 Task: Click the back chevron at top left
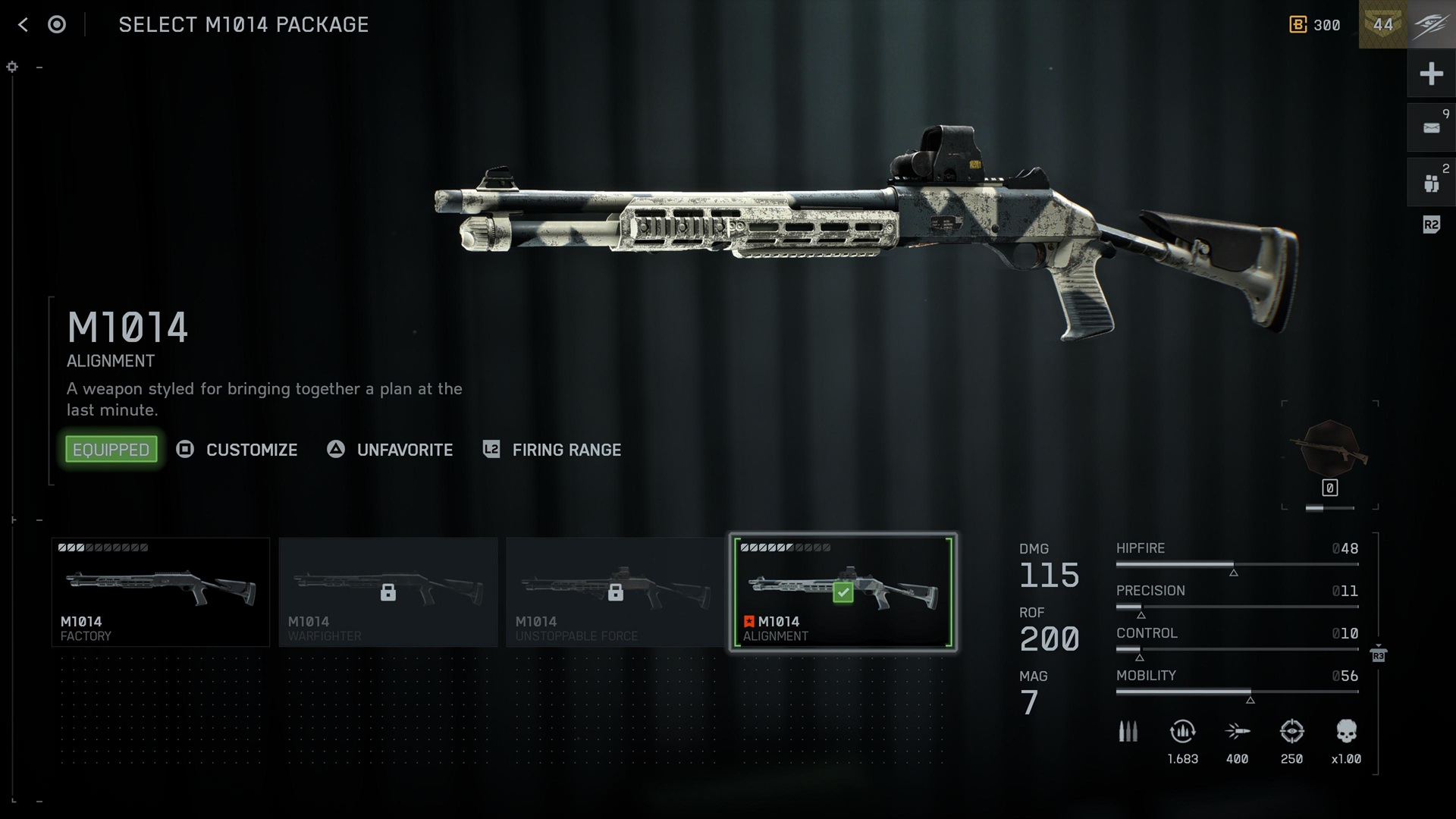(x=22, y=24)
